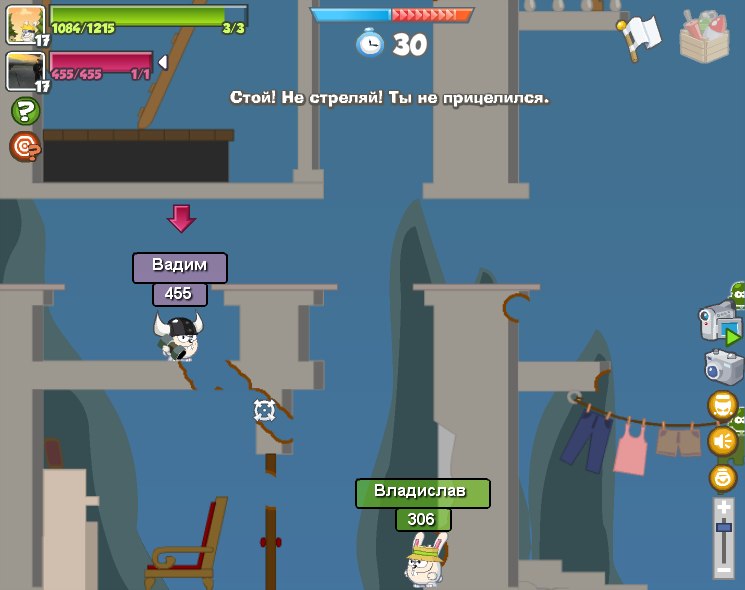745x590 pixels.
Task: Select the pink team player avatar
Action: click(25, 70)
